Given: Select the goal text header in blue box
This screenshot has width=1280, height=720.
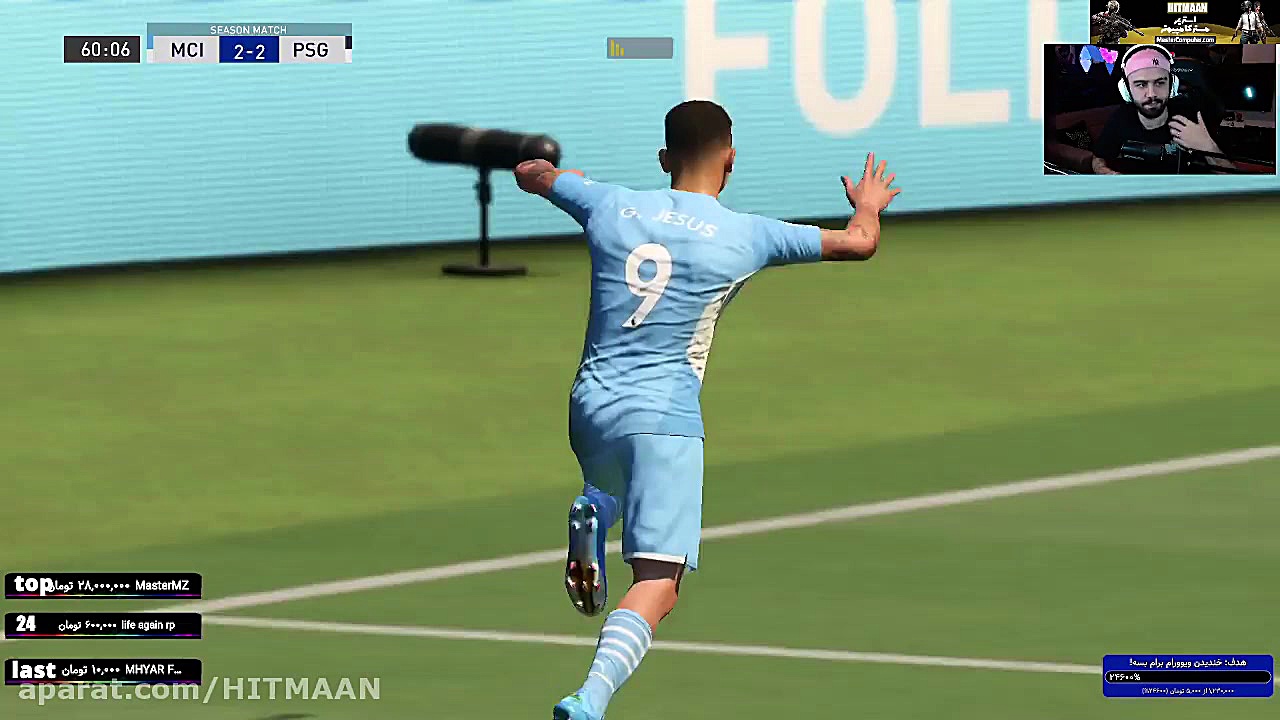Looking at the screenshot, I should pyautogui.click(x=1188, y=661).
